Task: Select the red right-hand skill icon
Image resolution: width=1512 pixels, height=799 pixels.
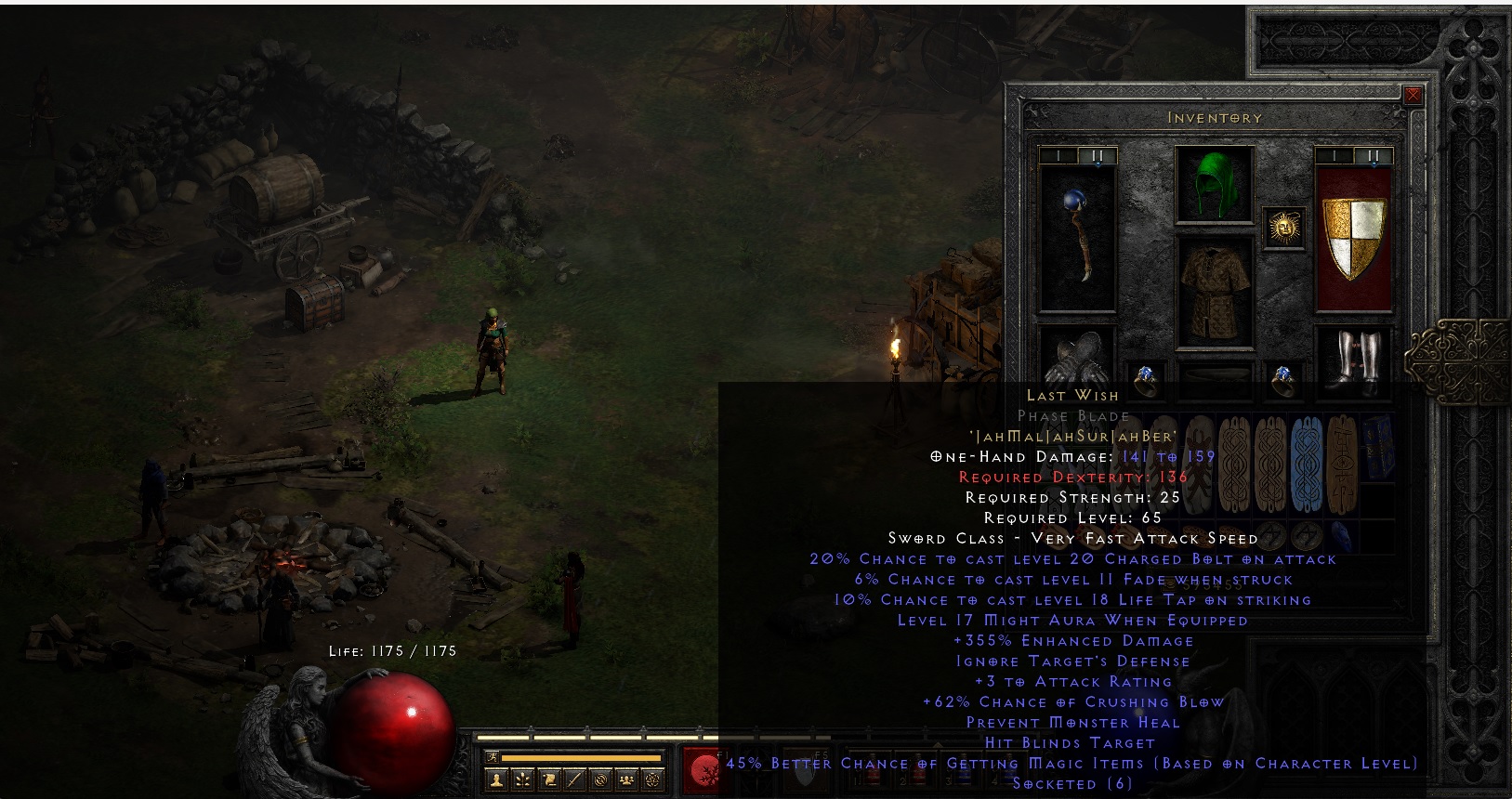Action: [x=703, y=772]
